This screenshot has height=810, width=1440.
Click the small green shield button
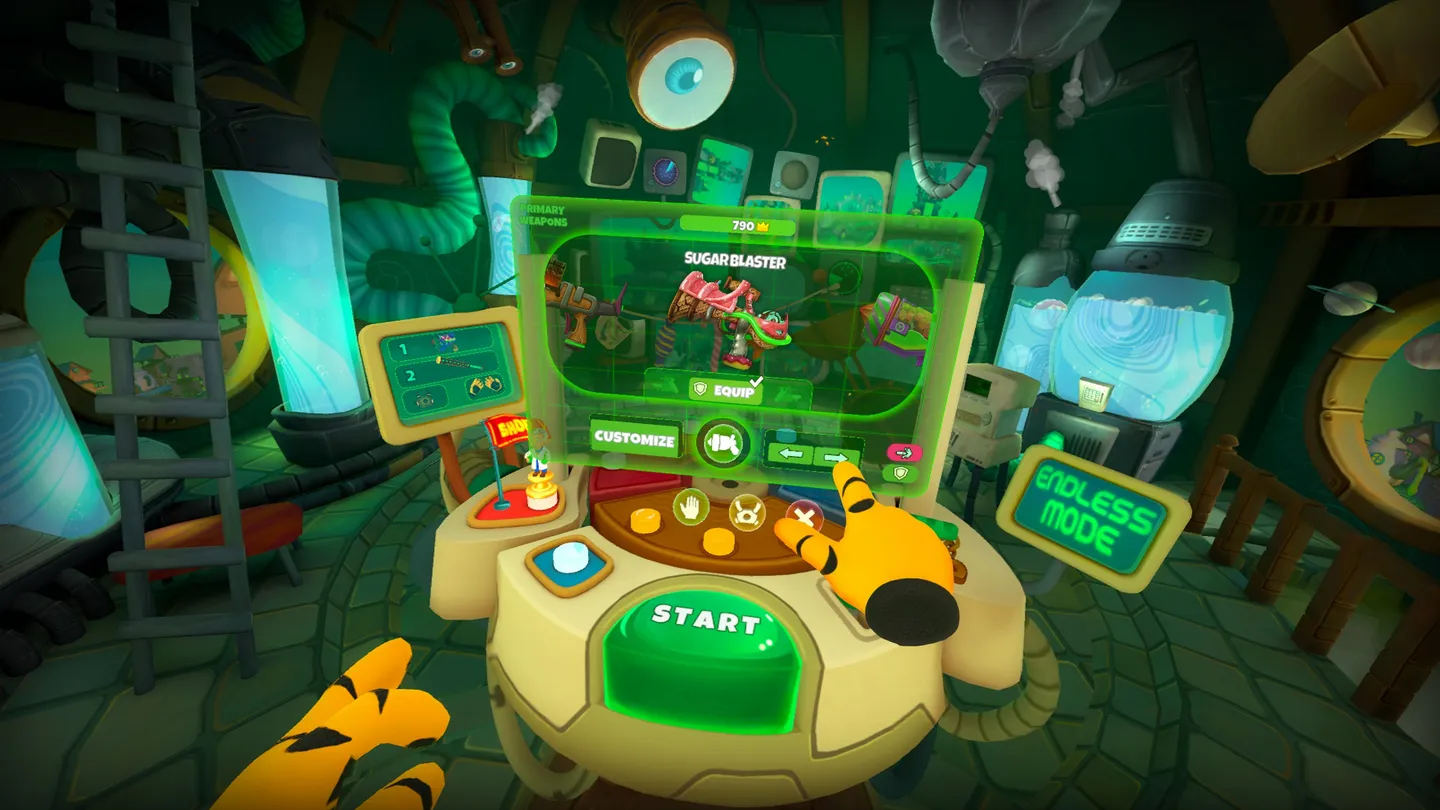click(902, 473)
